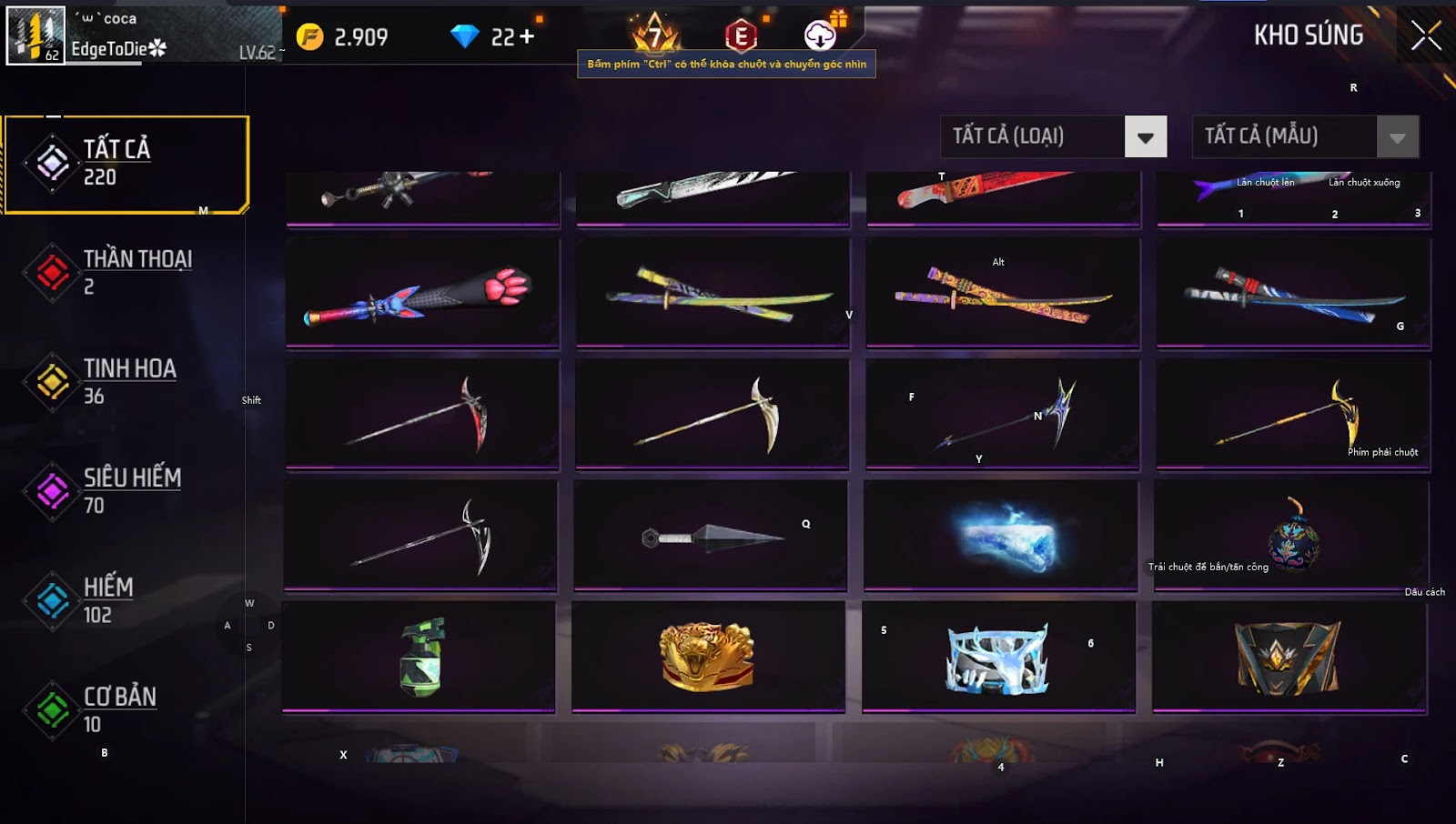Pick the red-bladed scythe skin
The image size is (1456, 824).
(x=422, y=415)
